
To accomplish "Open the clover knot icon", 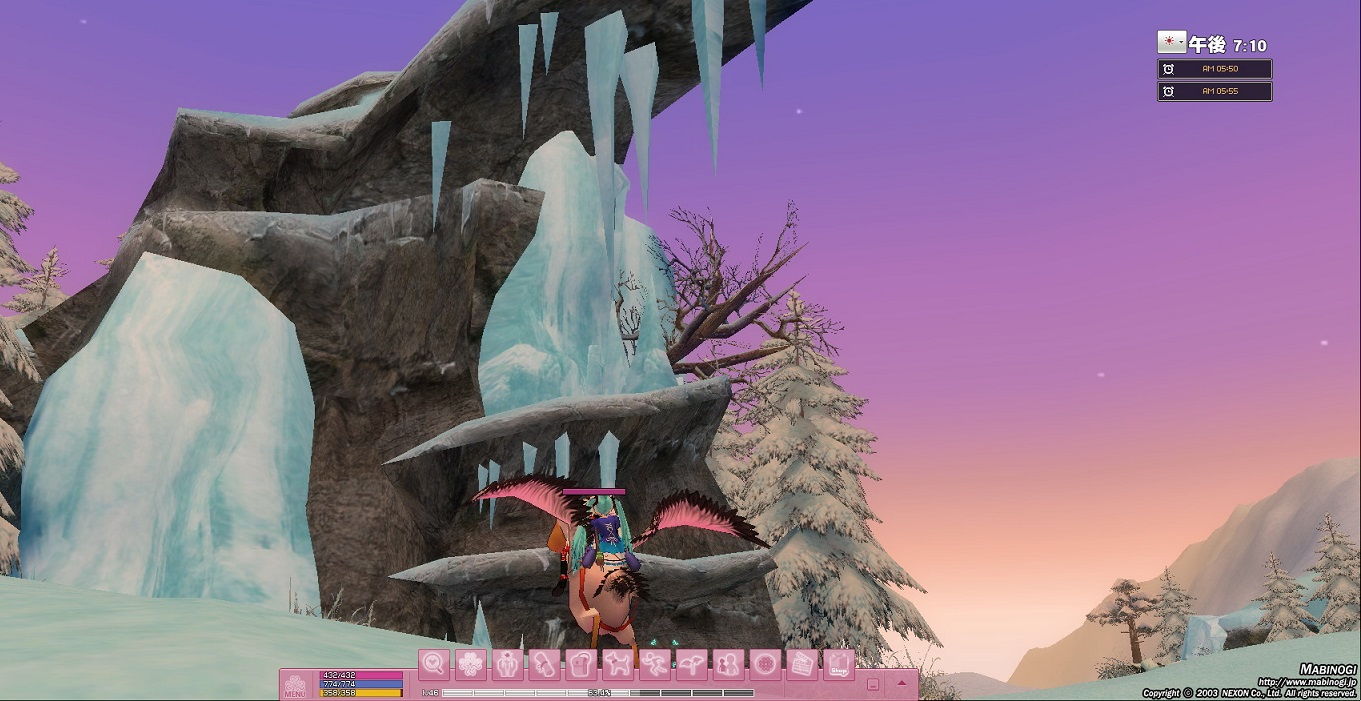I will [x=471, y=664].
